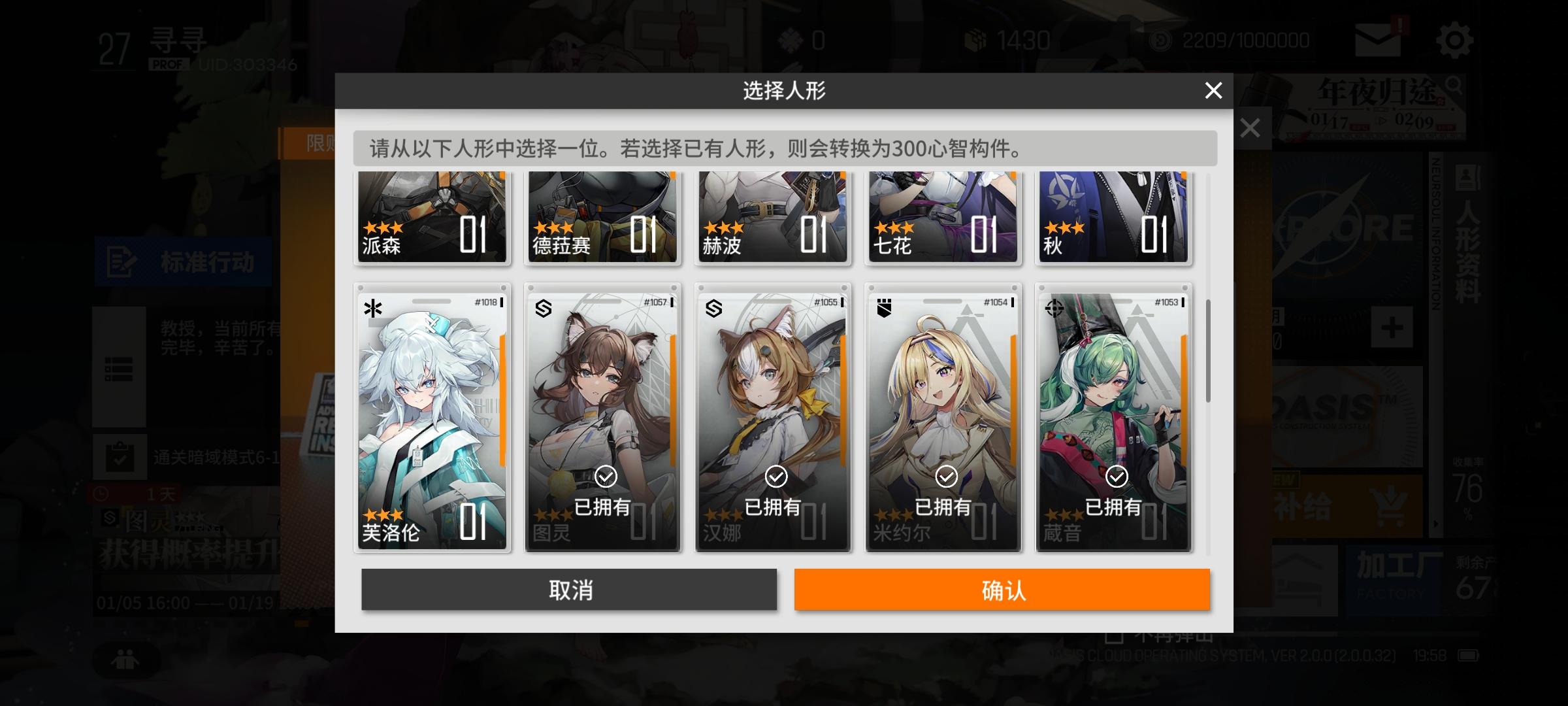Select 芙洛伦's character card
The height and width of the screenshot is (706, 1568).
tap(433, 418)
